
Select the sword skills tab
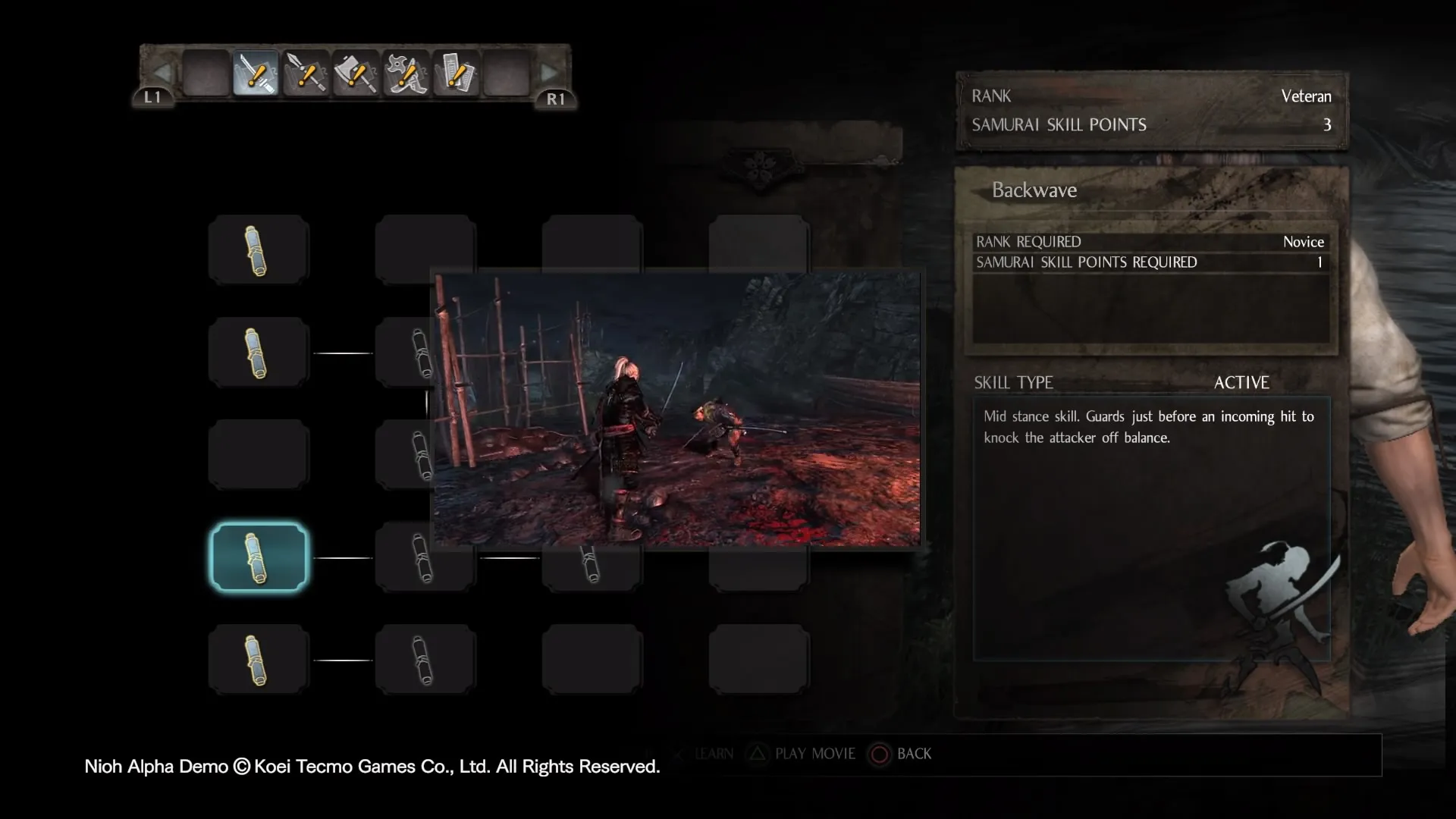256,74
